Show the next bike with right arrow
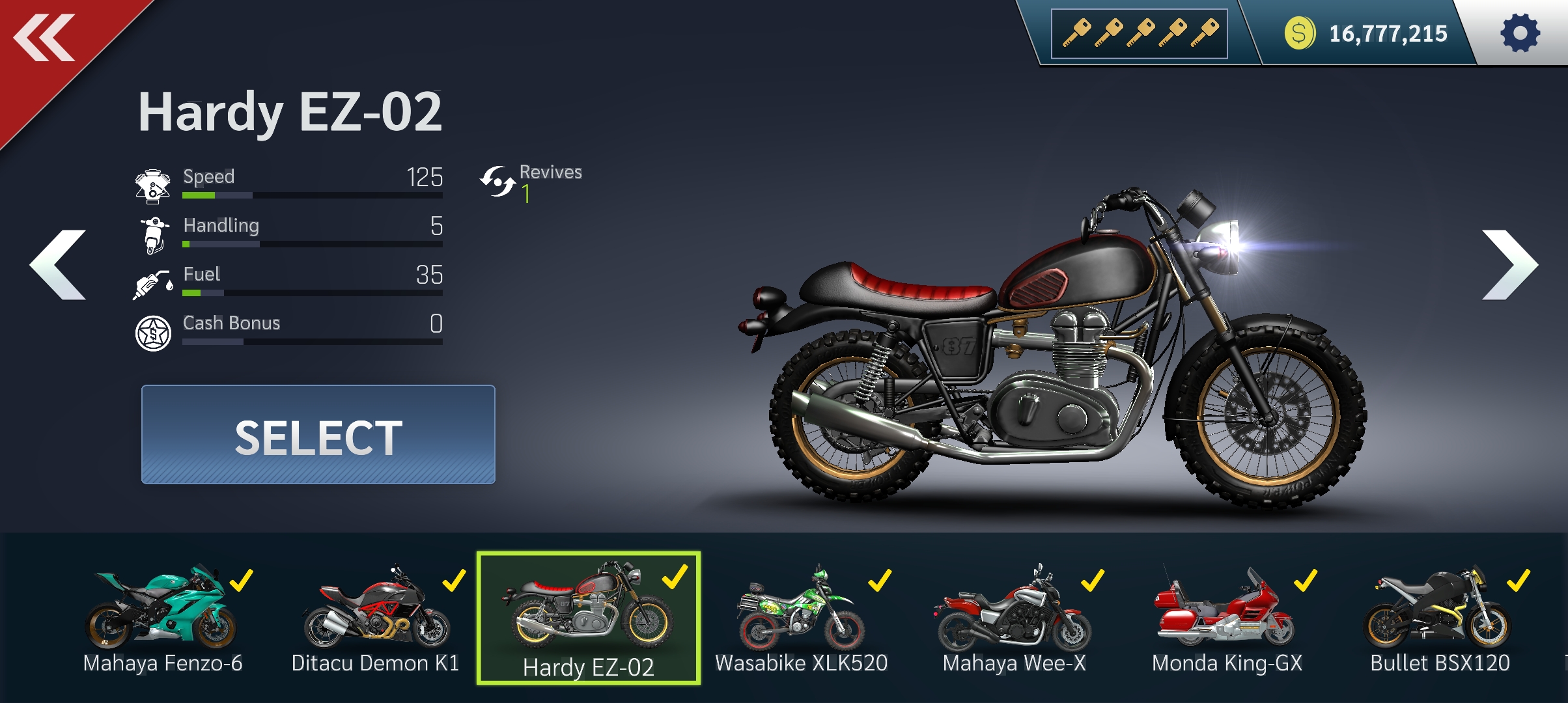Image resolution: width=1568 pixels, height=703 pixels. tap(1509, 265)
